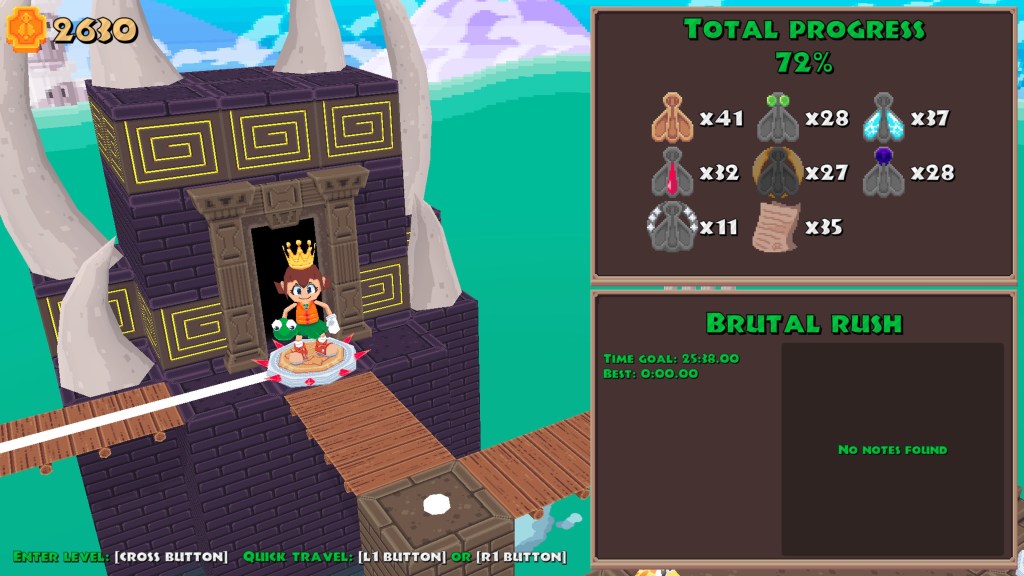Image resolution: width=1024 pixels, height=576 pixels.
Task: Select the golden-ringed fly collectible icon
Action: (777, 173)
